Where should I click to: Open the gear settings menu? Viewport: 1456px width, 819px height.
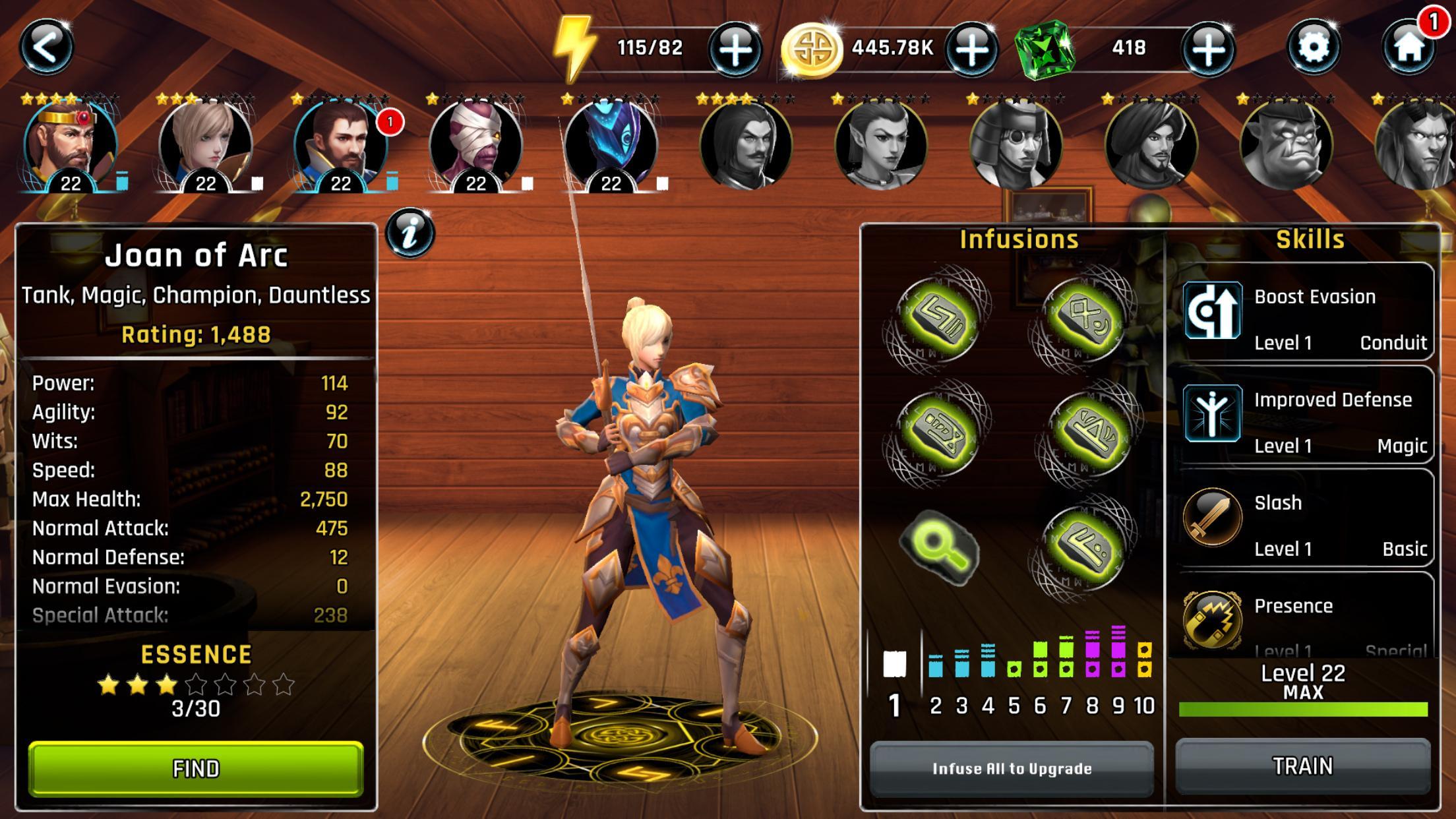pos(1313,47)
